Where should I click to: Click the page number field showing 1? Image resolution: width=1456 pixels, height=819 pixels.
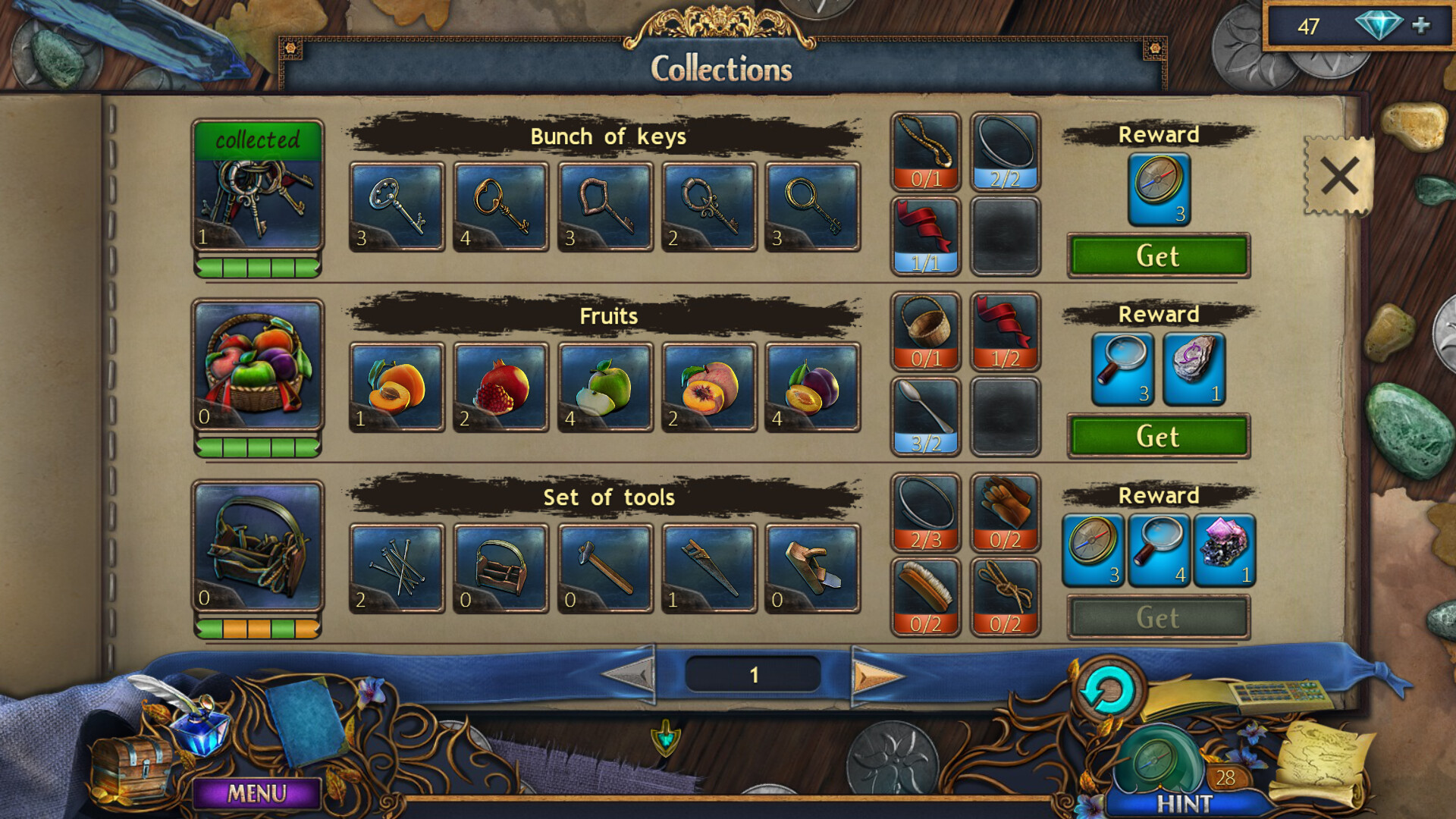(x=753, y=674)
